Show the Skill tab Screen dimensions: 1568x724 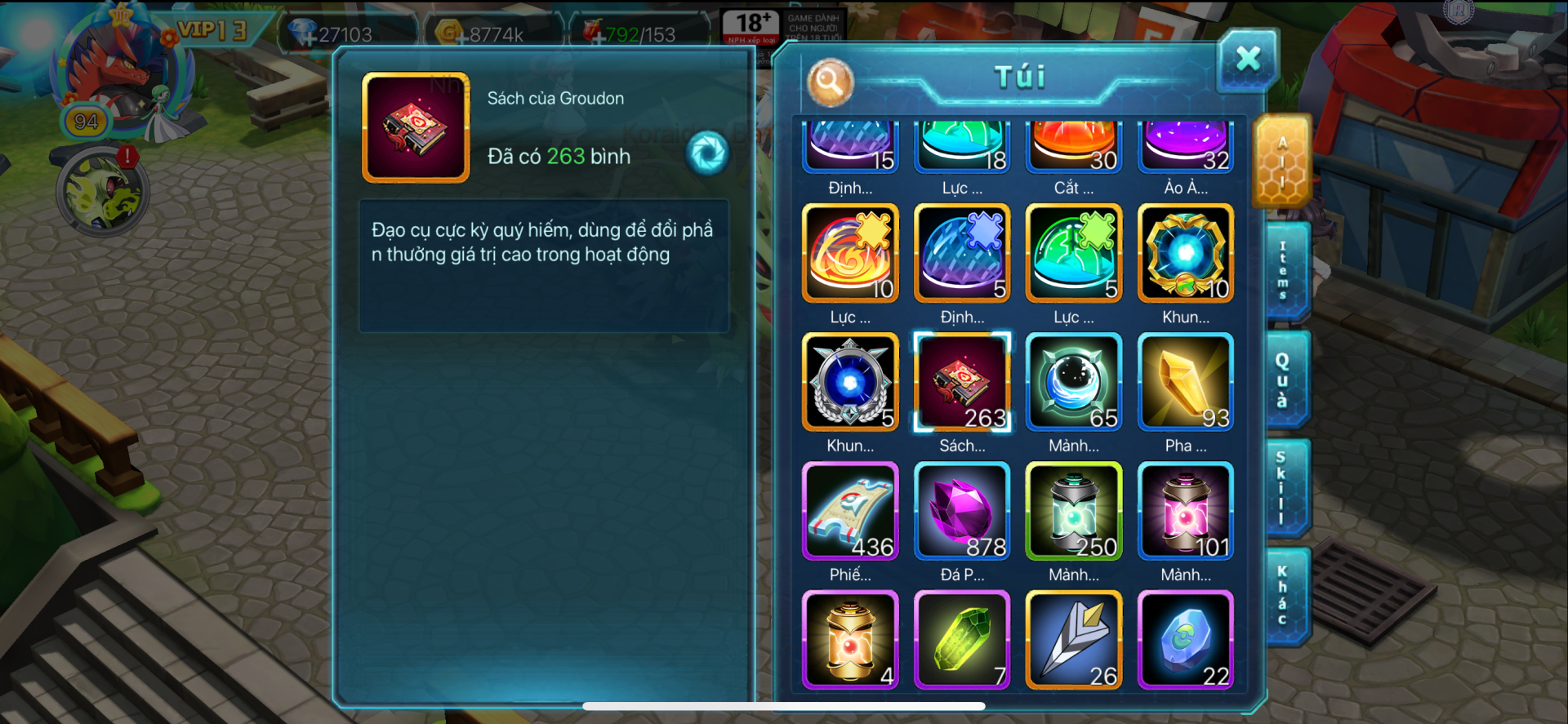click(x=1282, y=487)
